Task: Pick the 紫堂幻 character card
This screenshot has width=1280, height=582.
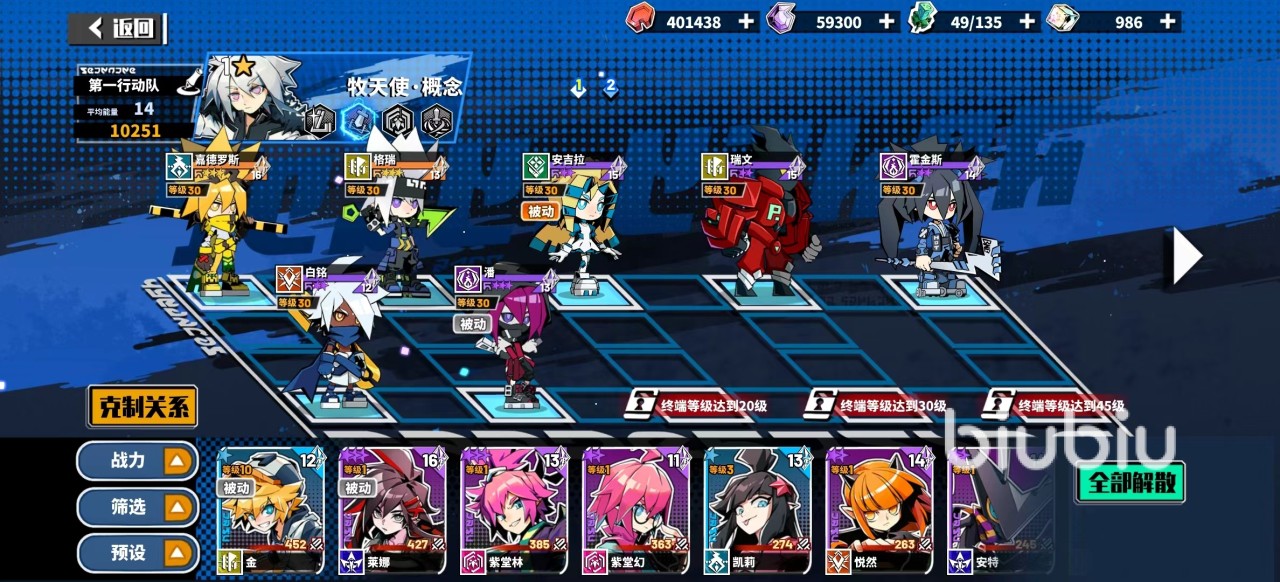Action: (x=636, y=510)
